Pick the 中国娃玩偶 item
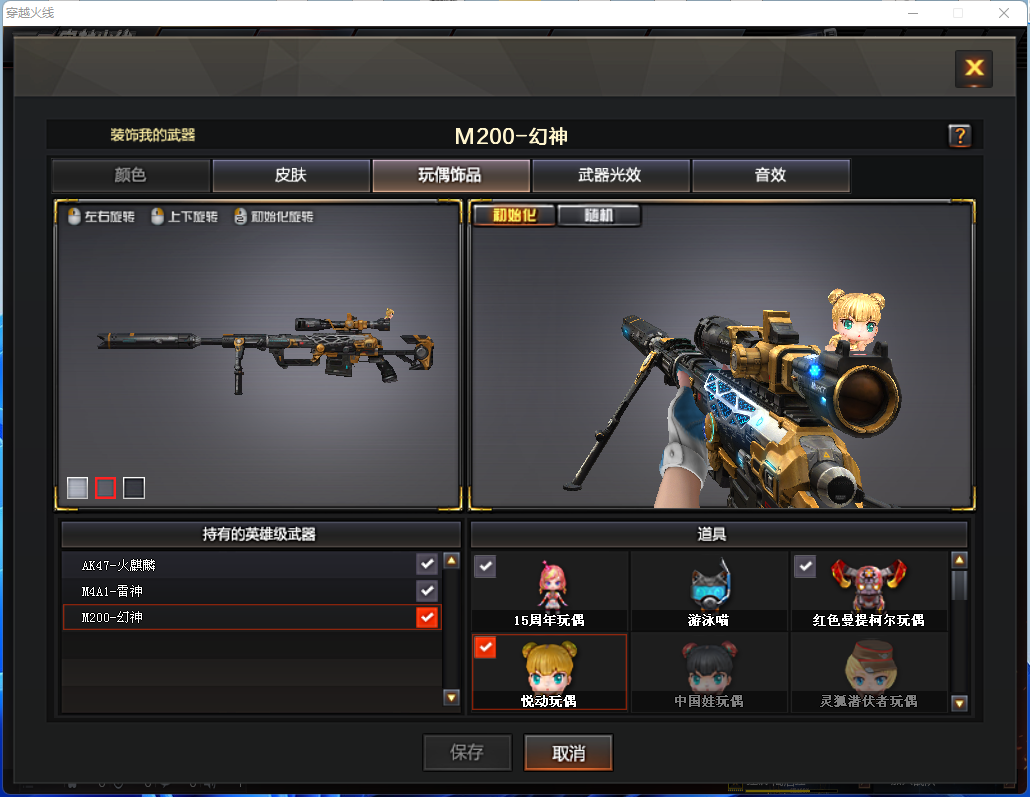 coord(709,672)
